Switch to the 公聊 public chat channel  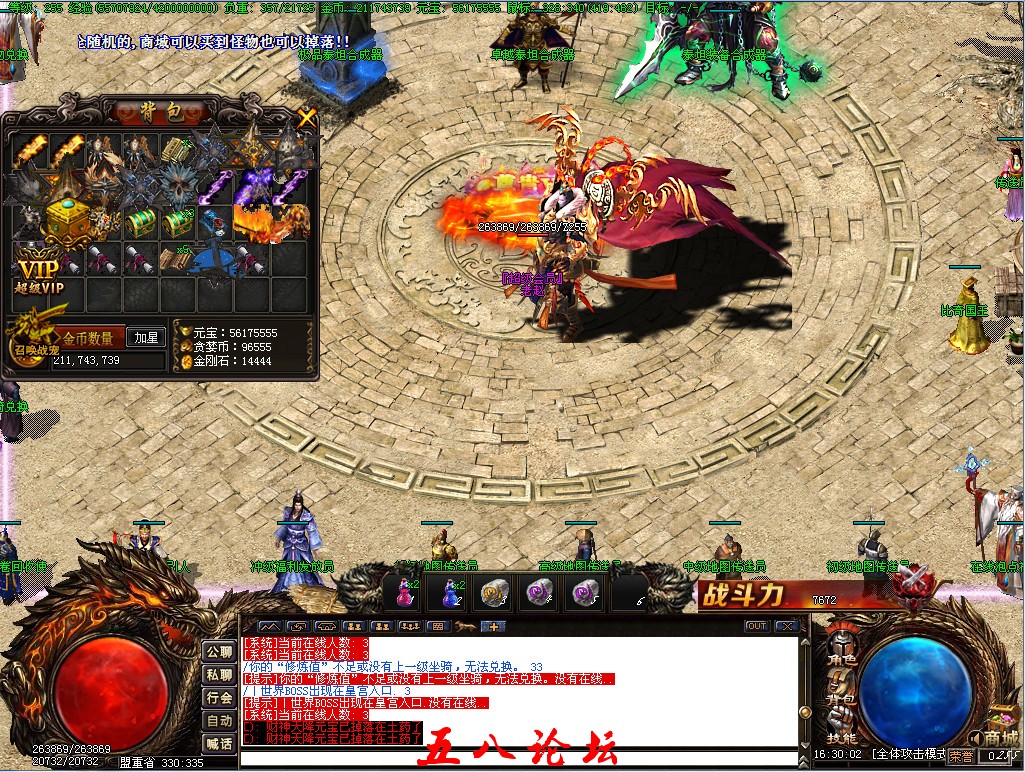pos(219,652)
